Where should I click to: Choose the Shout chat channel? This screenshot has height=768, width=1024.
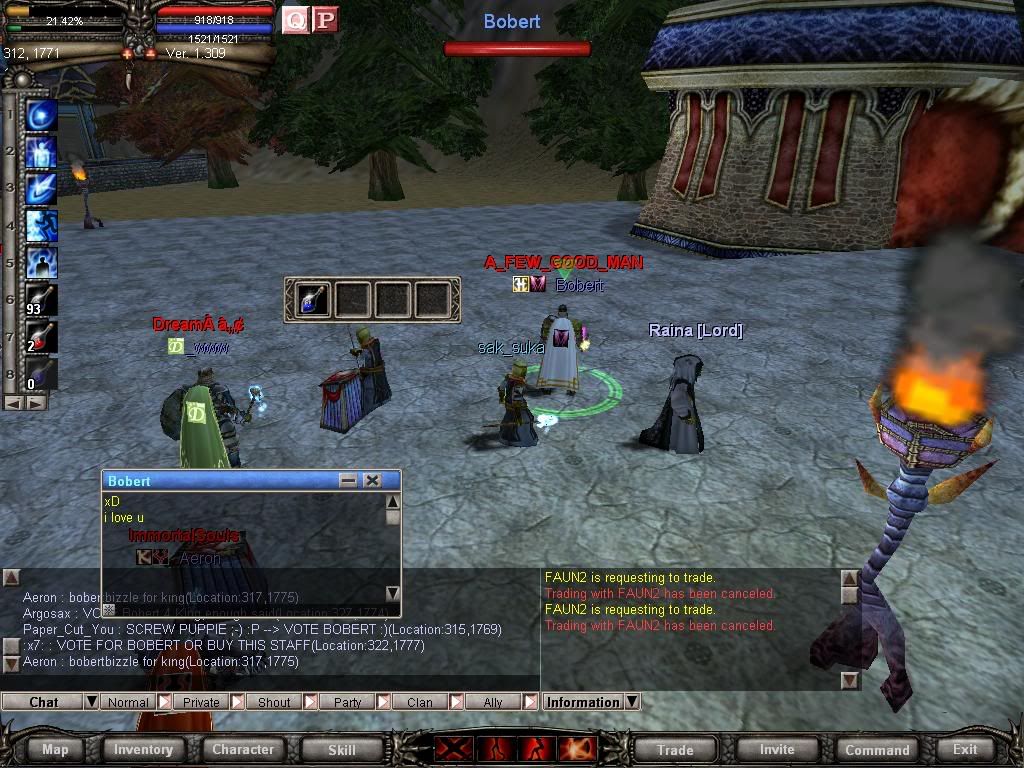[274, 702]
